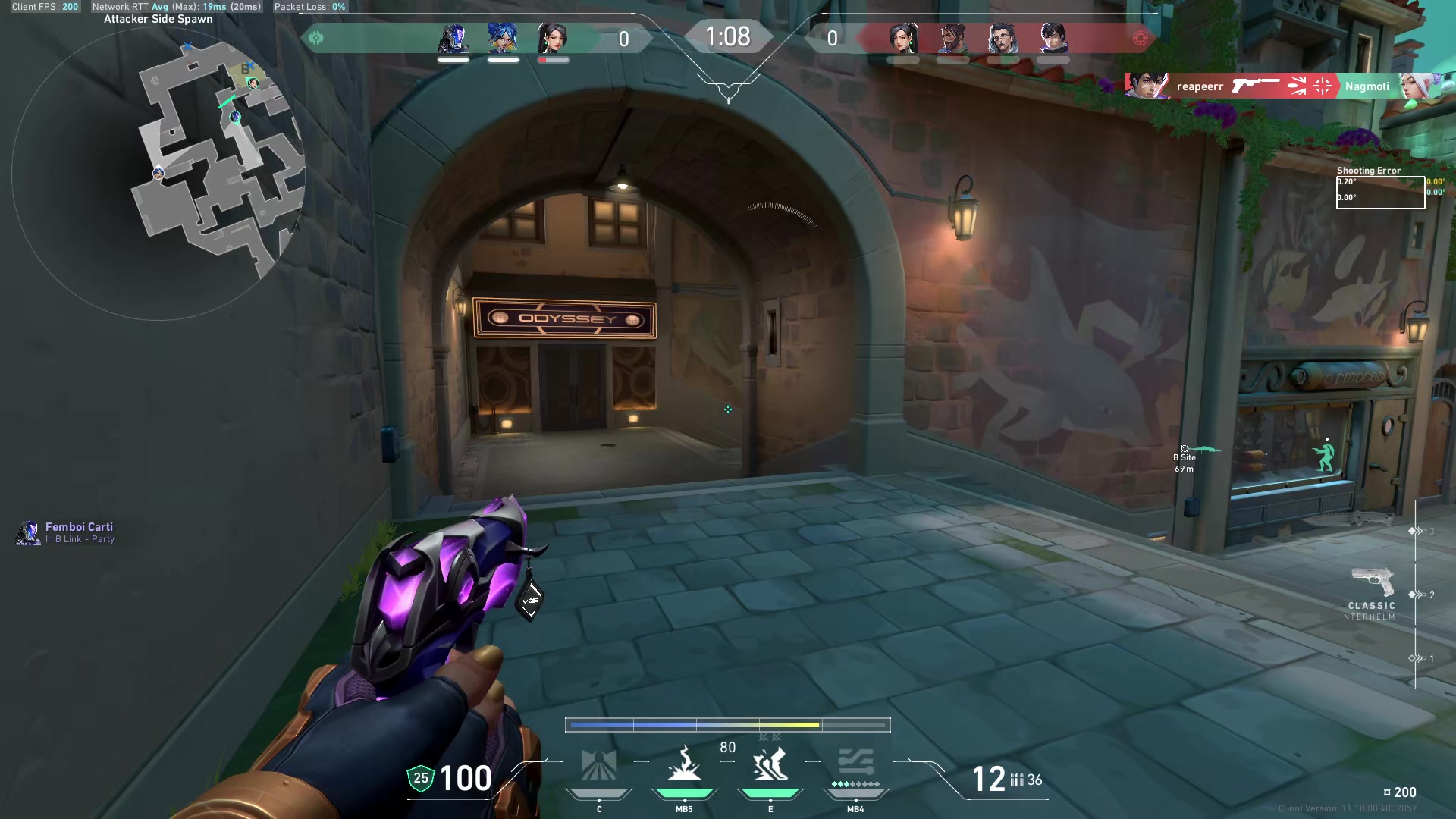Activate the ultimate ability icon on MB4

click(855, 764)
